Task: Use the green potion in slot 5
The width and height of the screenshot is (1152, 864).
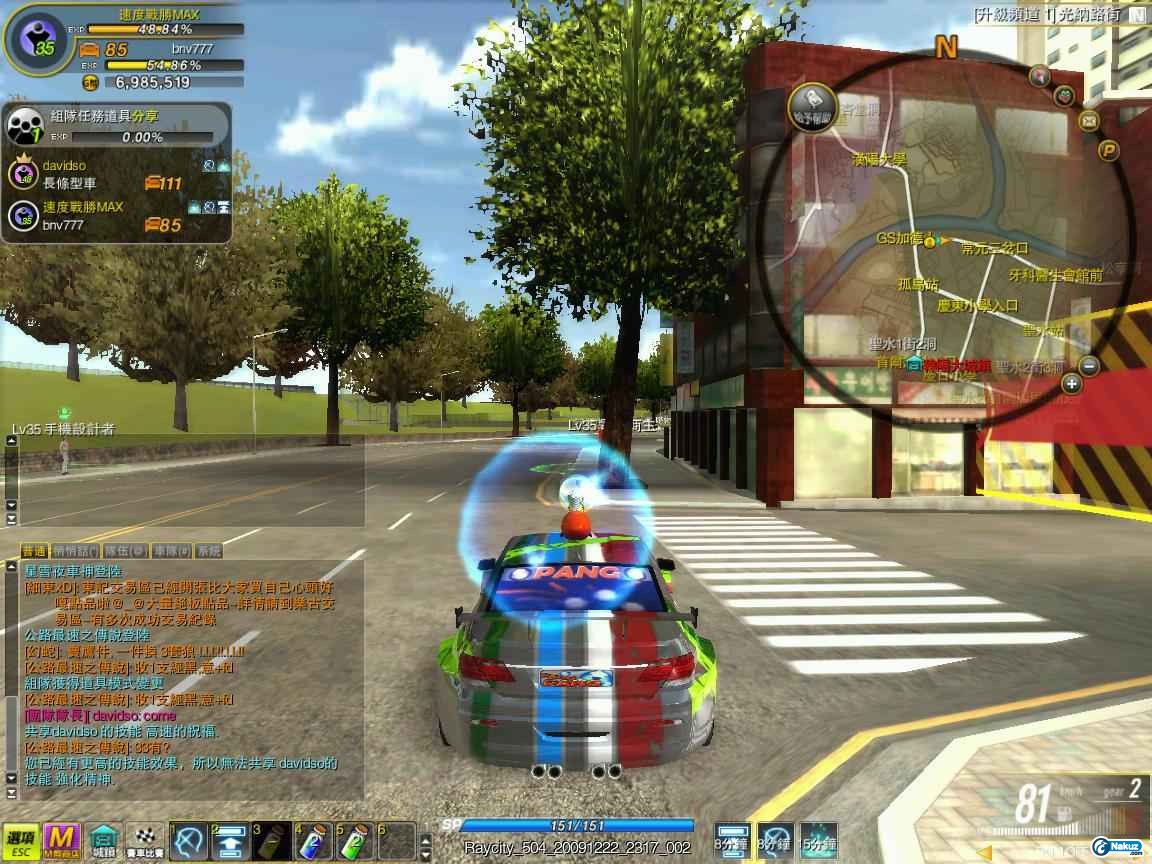Action: 356,841
